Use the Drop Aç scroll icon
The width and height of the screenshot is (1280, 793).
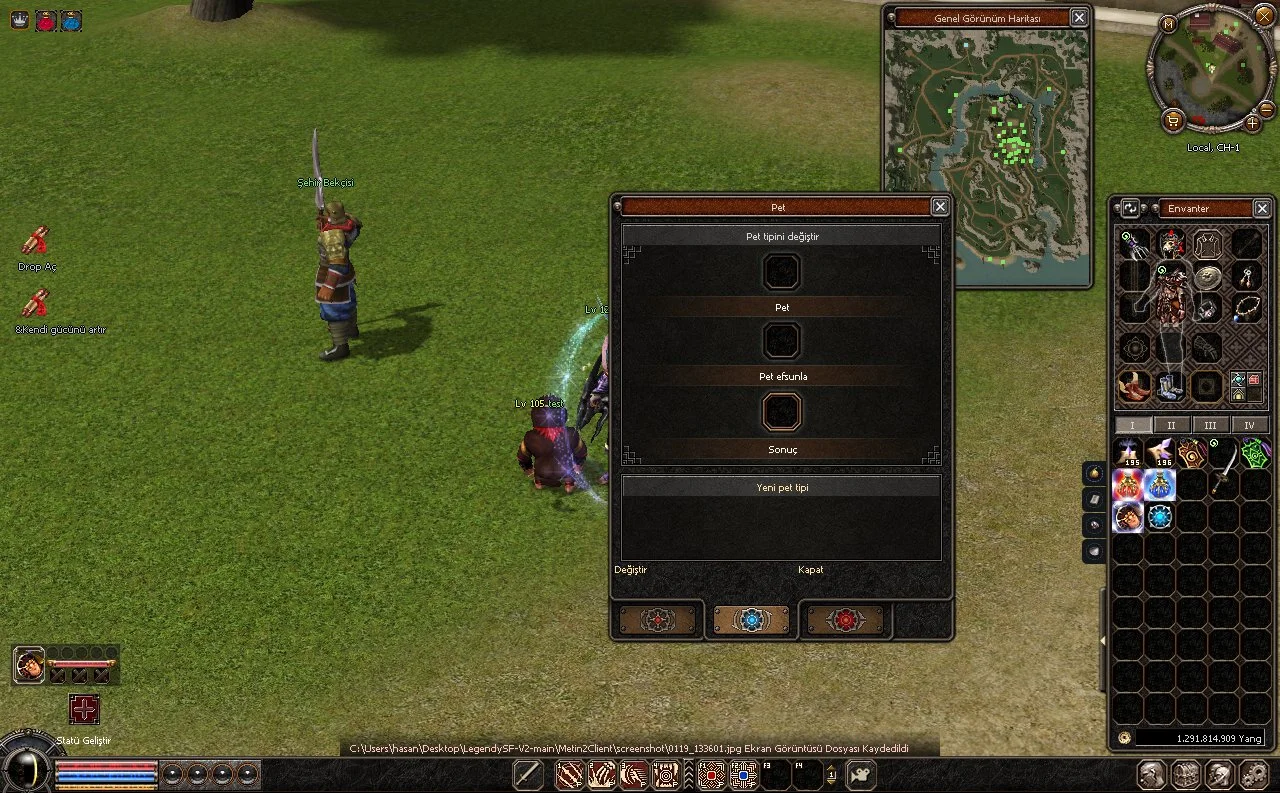click(x=36, y=241)
